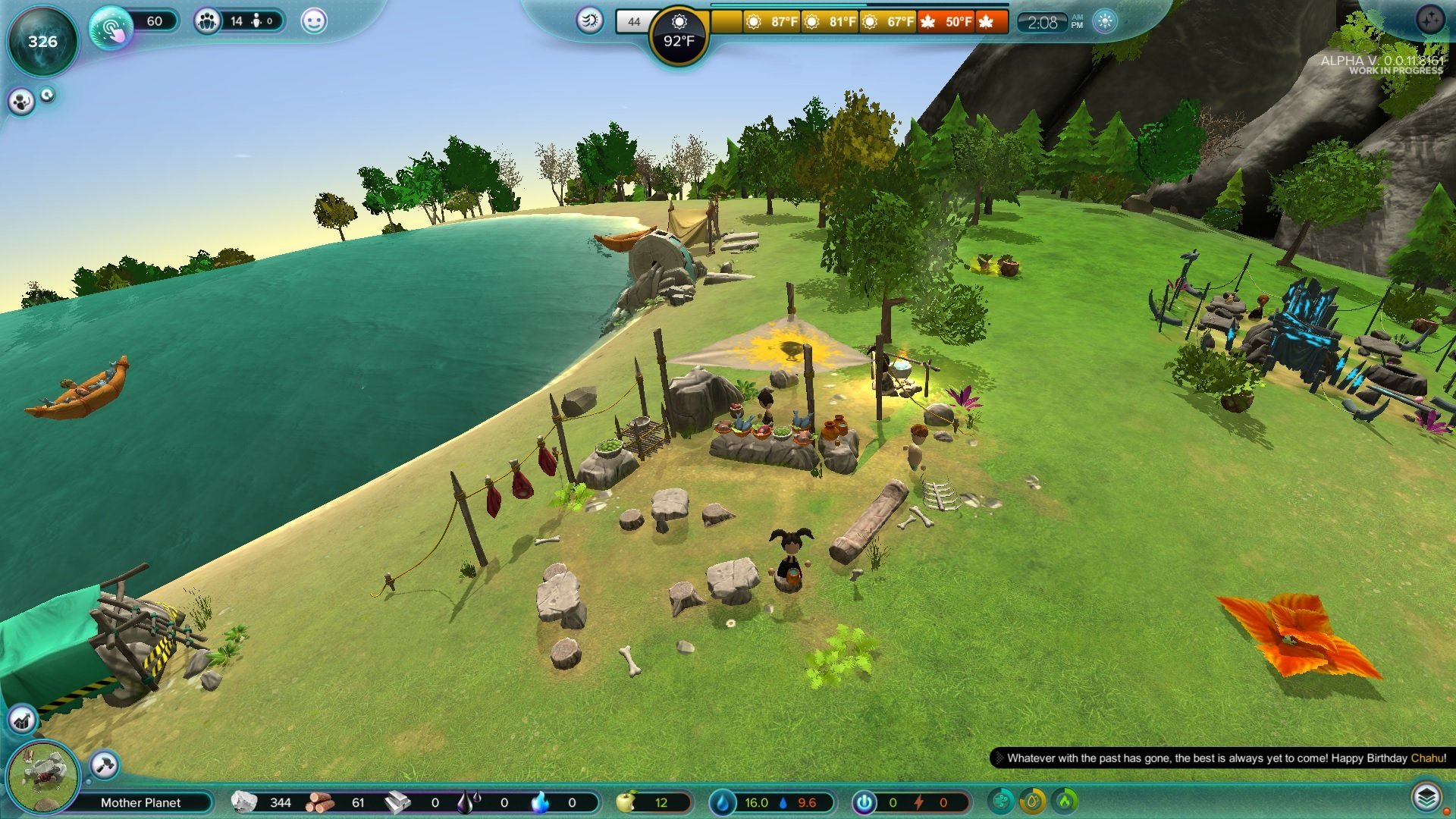
Task: Select the Mother Planet circular portrait
Action: point(42,777)
